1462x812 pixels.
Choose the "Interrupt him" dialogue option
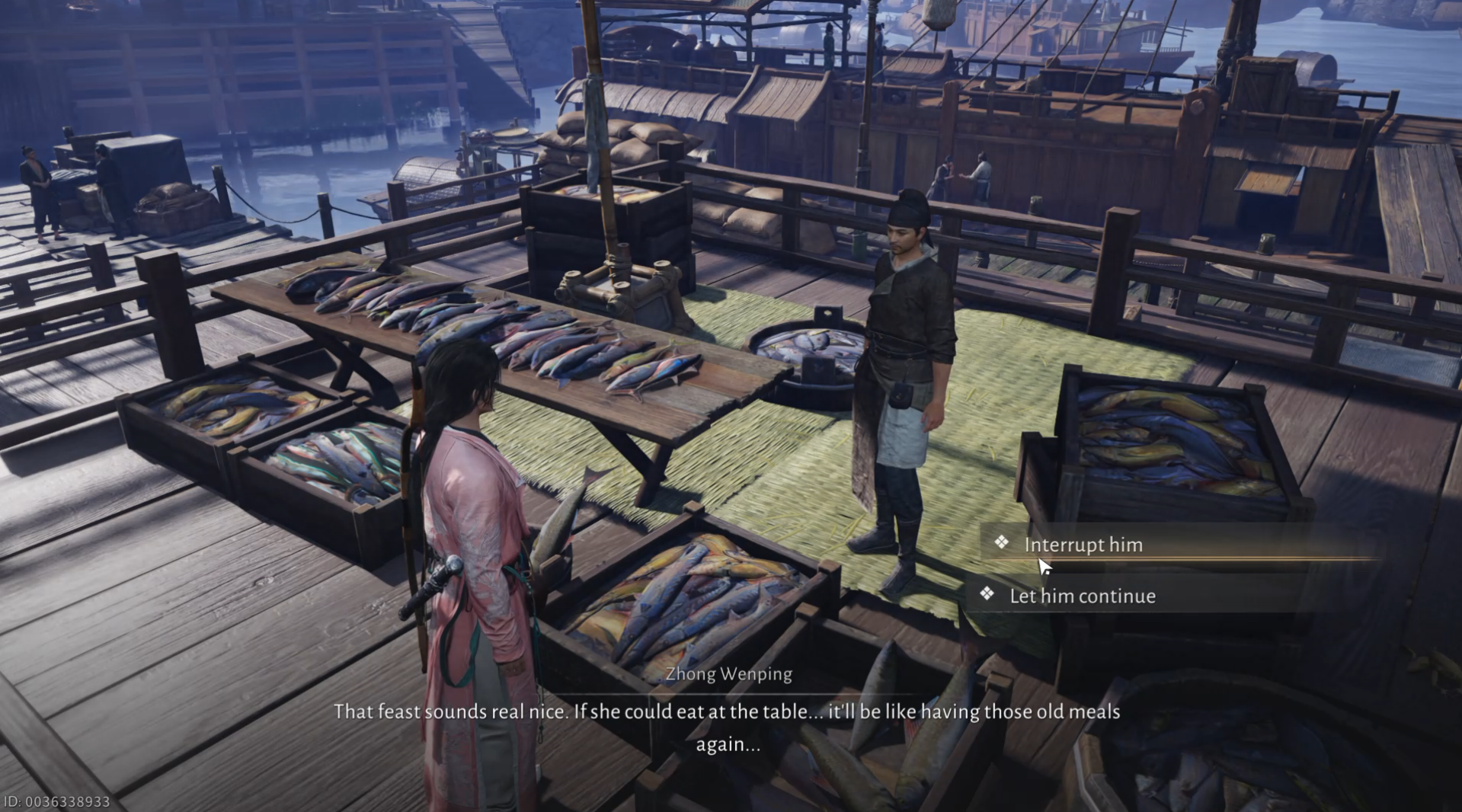coord(1083,545)
